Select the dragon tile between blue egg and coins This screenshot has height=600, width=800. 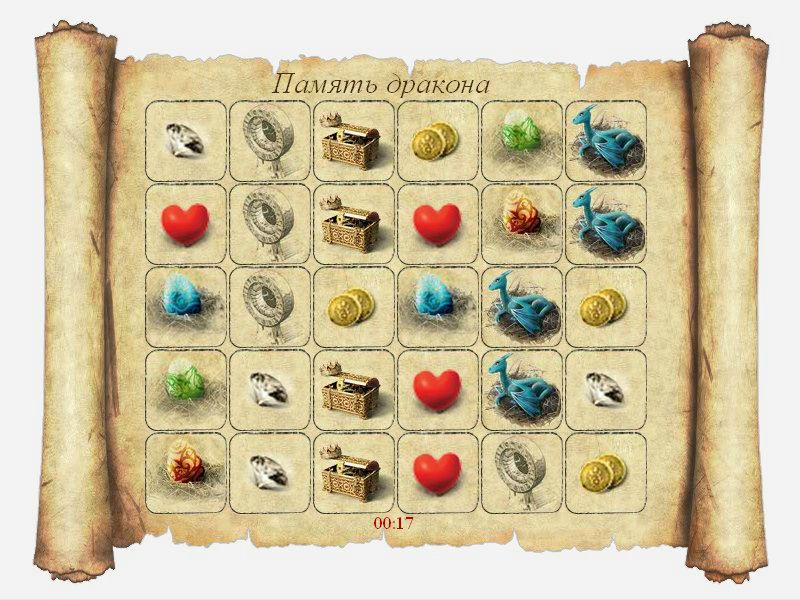point(520,306)
